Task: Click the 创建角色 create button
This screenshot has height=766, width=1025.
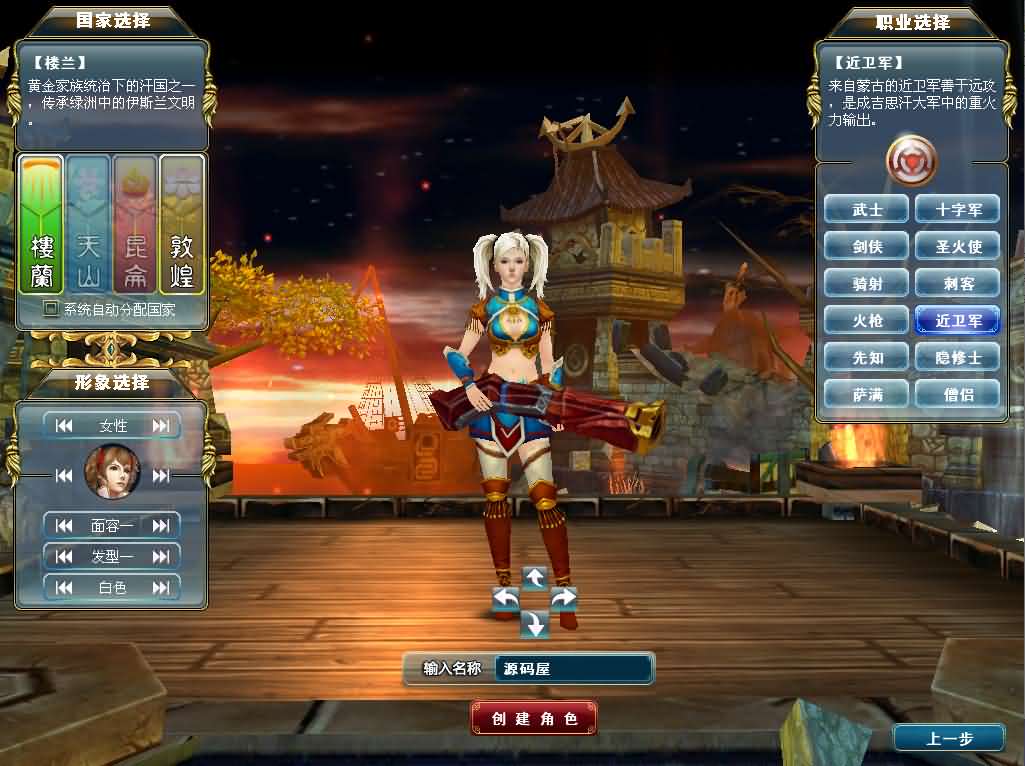Action: (x=534, y=718)
